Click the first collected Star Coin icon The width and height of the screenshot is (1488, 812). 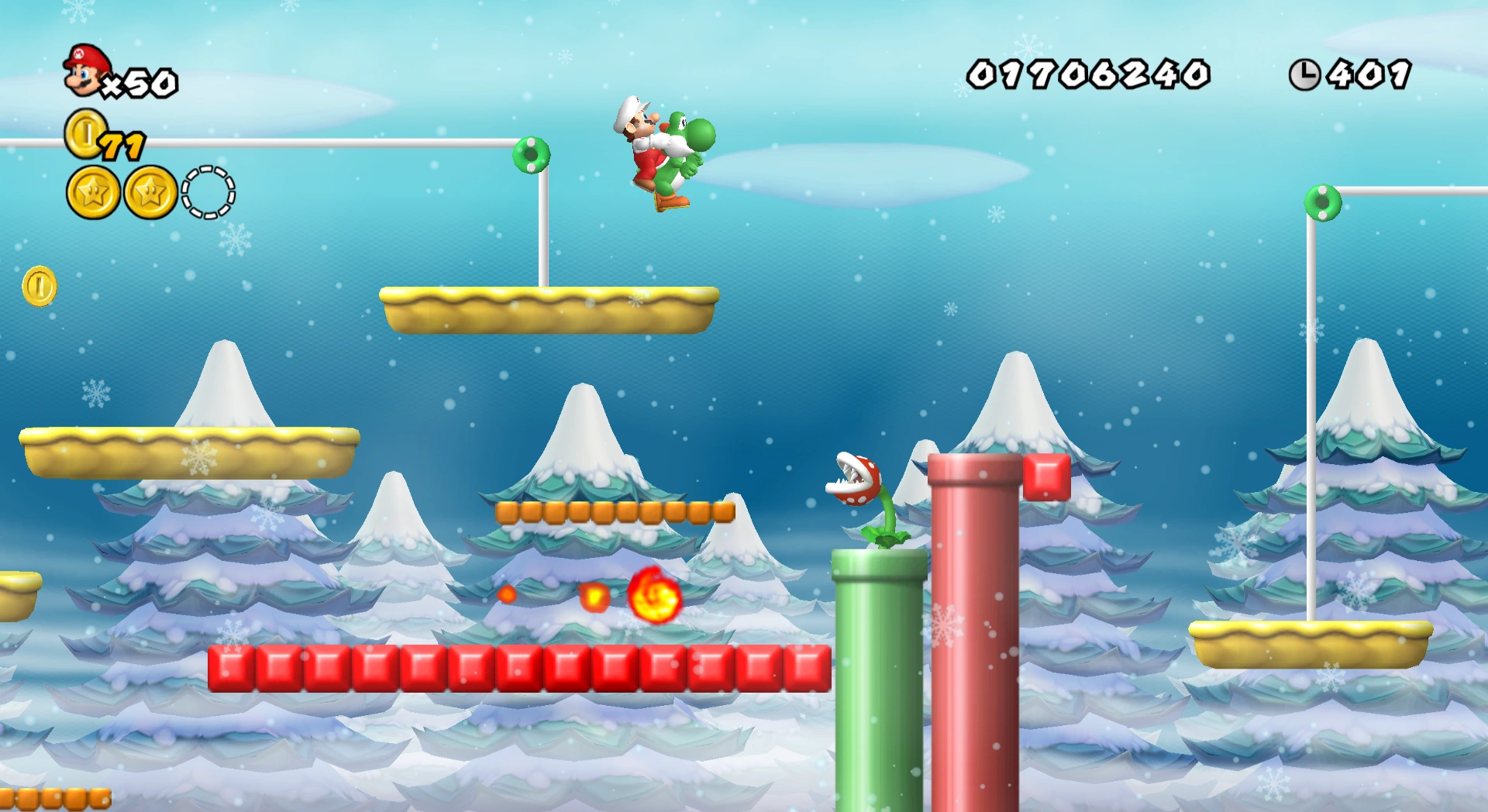(91, 193)
